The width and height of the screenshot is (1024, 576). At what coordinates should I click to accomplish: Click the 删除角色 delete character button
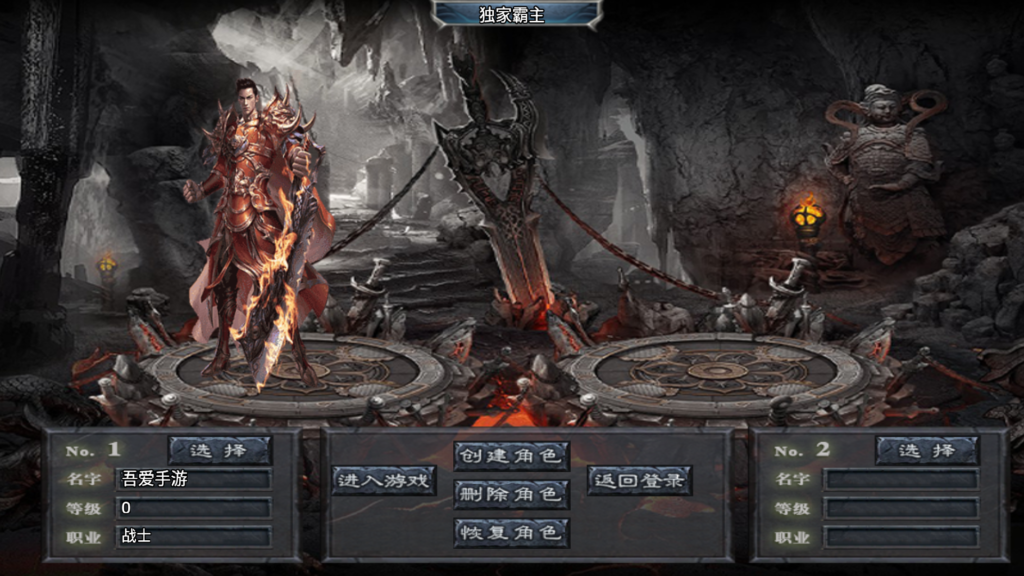511,493
